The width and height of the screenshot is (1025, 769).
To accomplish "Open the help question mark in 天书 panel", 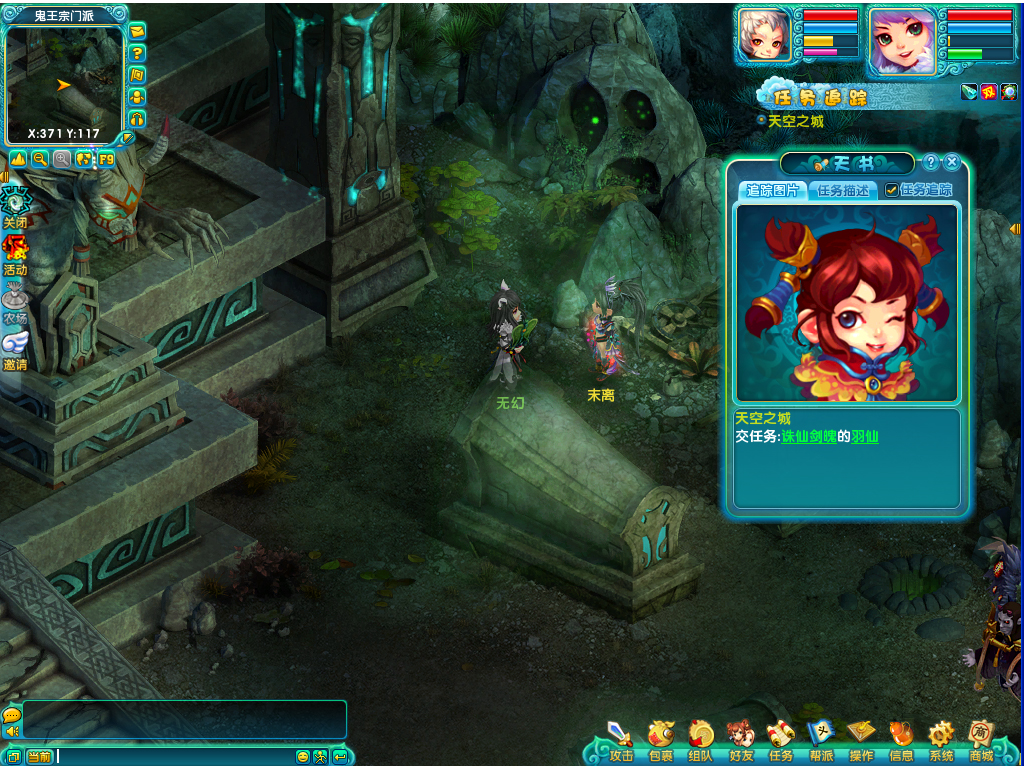I will click(x=930, y=162).
